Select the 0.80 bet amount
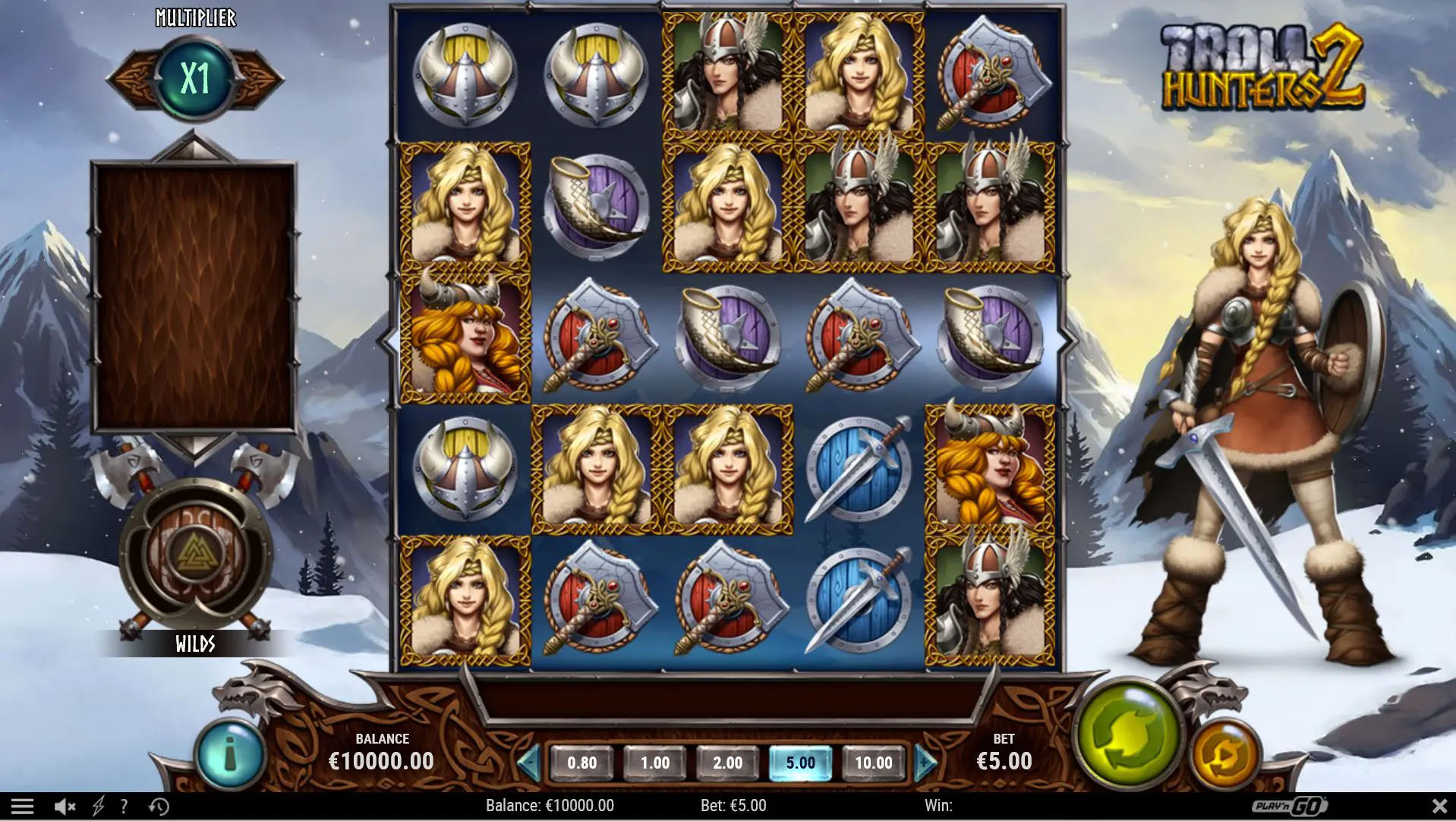 581,763
